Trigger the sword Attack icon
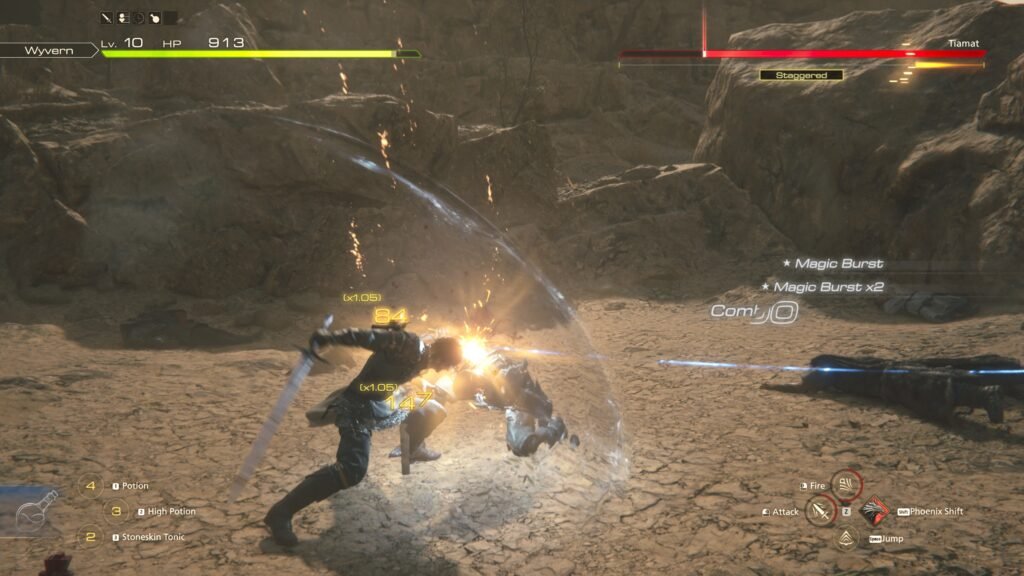Viewport: 1024px width, 576px height. (x=821, y=512)
